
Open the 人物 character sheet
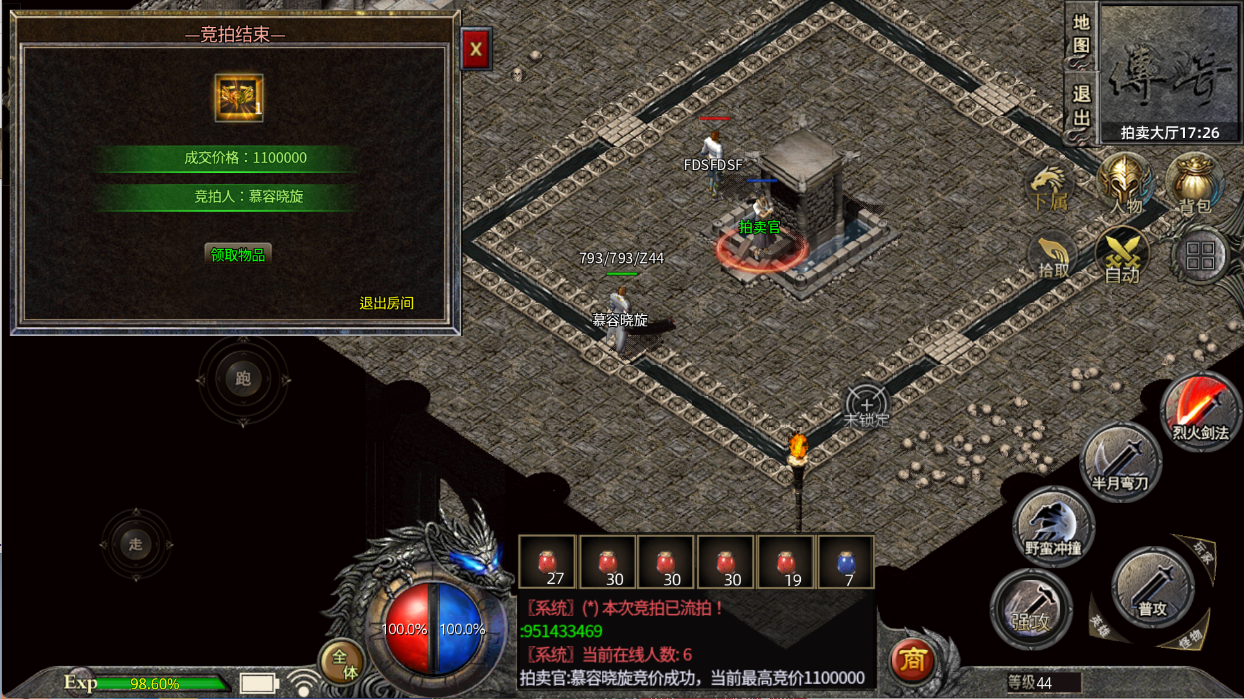tap(1125, 184)
